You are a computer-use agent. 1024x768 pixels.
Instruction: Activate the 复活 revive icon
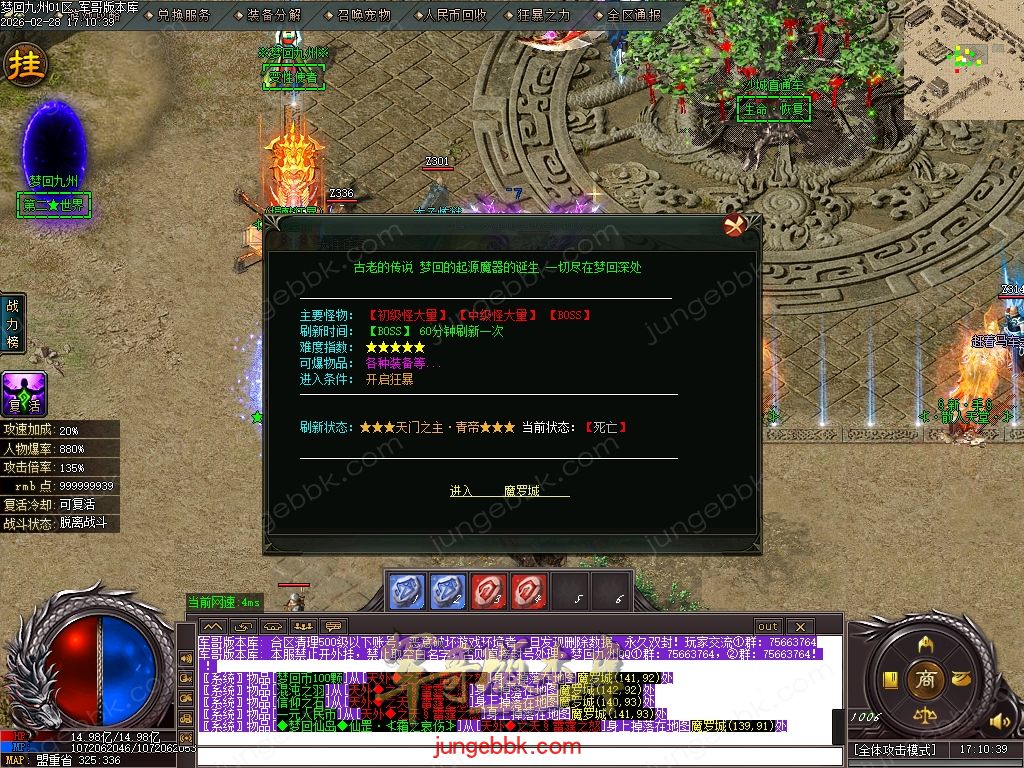24,394
